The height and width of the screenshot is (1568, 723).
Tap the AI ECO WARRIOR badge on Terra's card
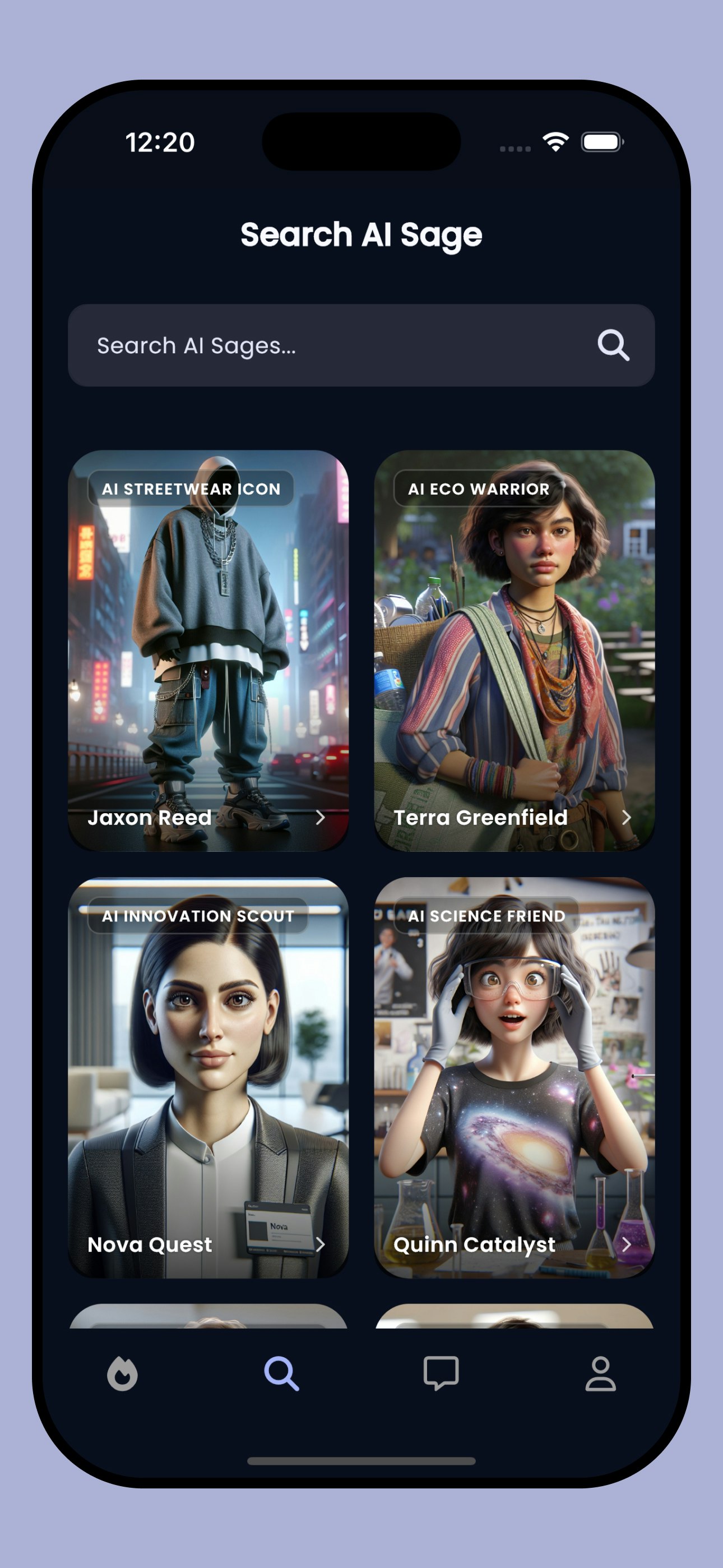[479, 489]
